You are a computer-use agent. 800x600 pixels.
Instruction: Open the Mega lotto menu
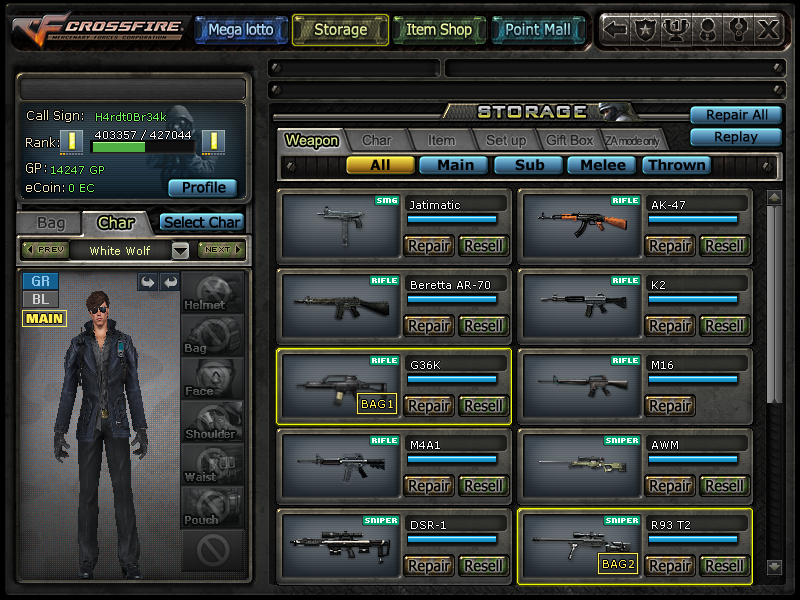pyautogui.click(x=239, y=30)
